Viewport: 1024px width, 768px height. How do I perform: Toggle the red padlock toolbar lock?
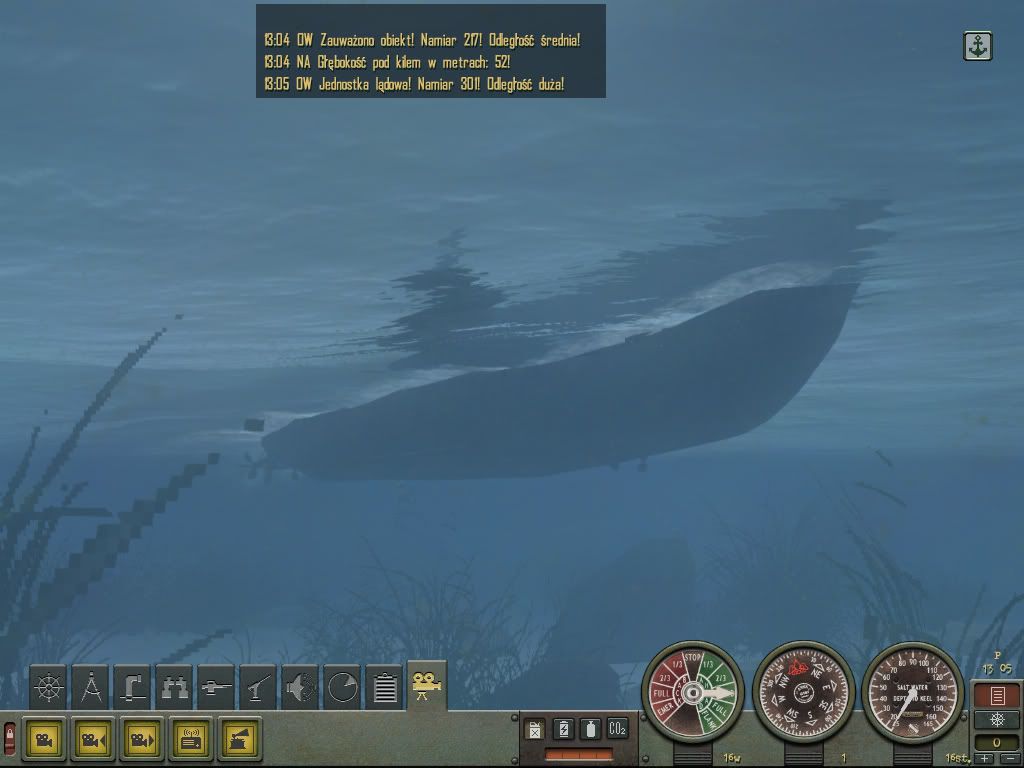point(10,738)
